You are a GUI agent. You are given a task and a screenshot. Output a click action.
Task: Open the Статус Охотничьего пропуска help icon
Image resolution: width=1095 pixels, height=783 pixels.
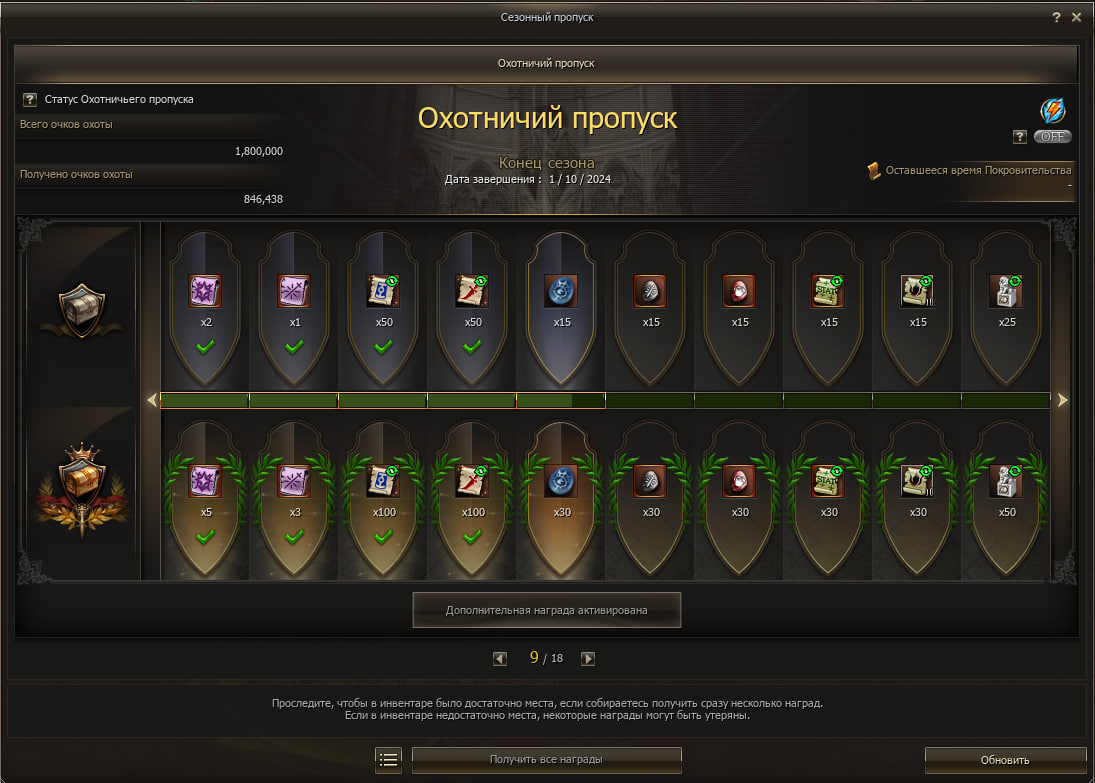tap(30, 100)
